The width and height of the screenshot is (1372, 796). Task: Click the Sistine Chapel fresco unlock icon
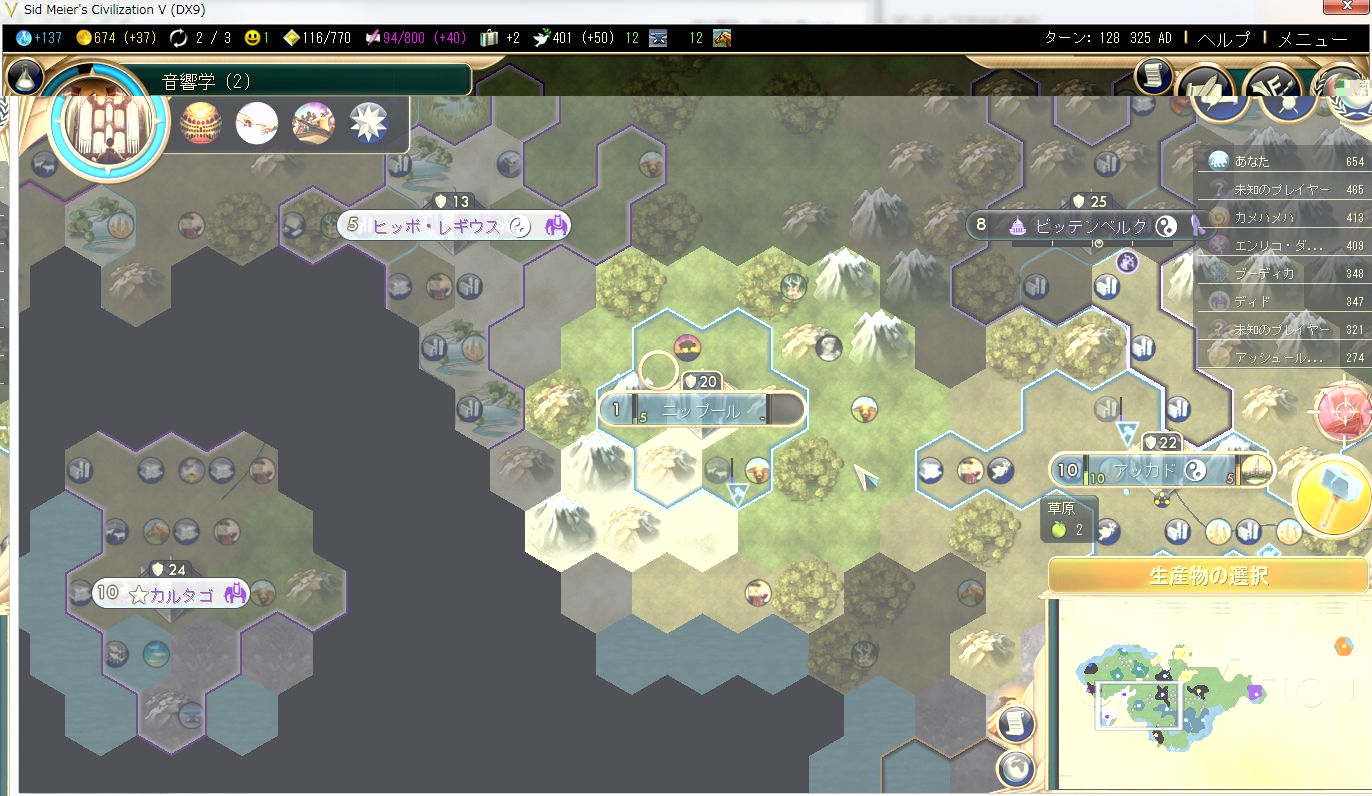[257, 123]
